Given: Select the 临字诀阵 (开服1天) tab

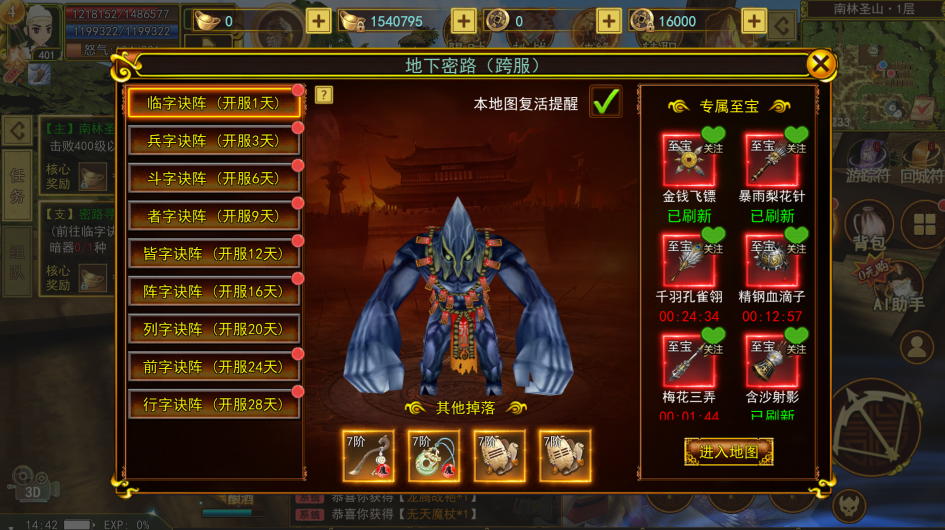Looking at the screenshot, I should pos(213,103).
